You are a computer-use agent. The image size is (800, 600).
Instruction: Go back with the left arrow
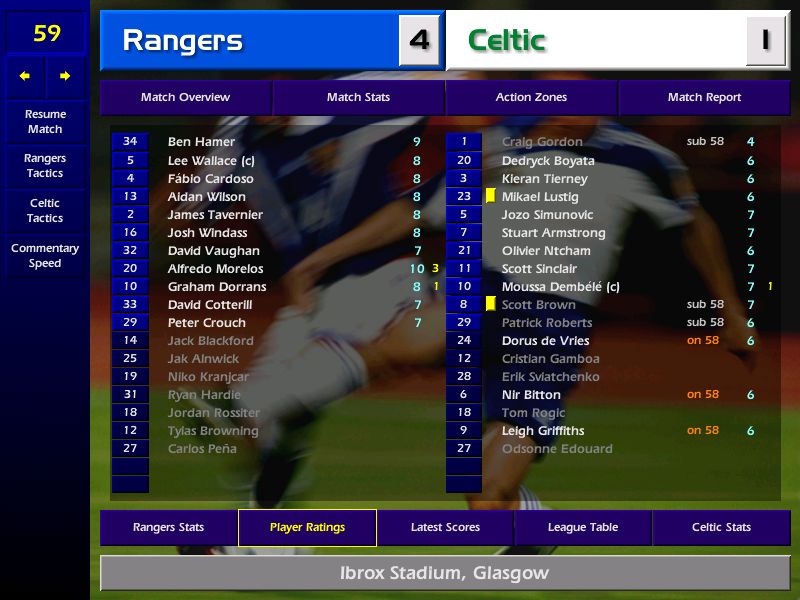coord(25,76)
